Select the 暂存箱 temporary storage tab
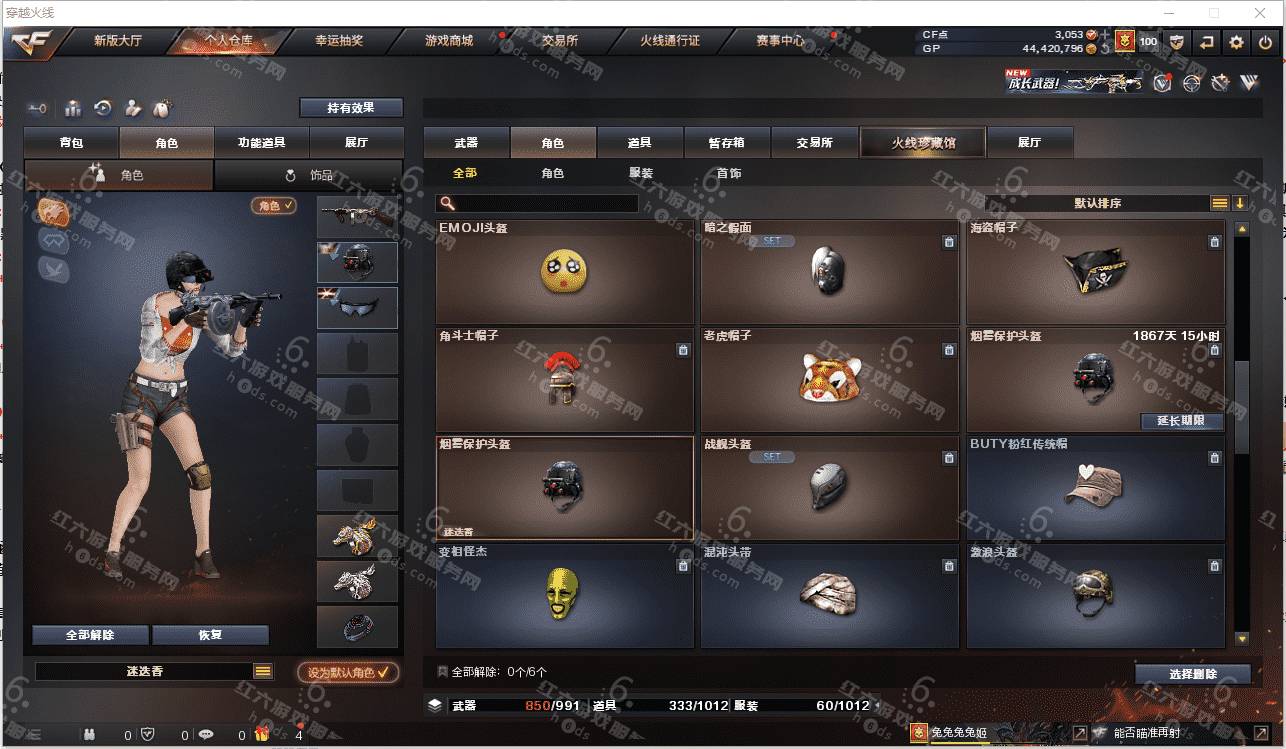 pyautogui.click(x=727, y=143)
